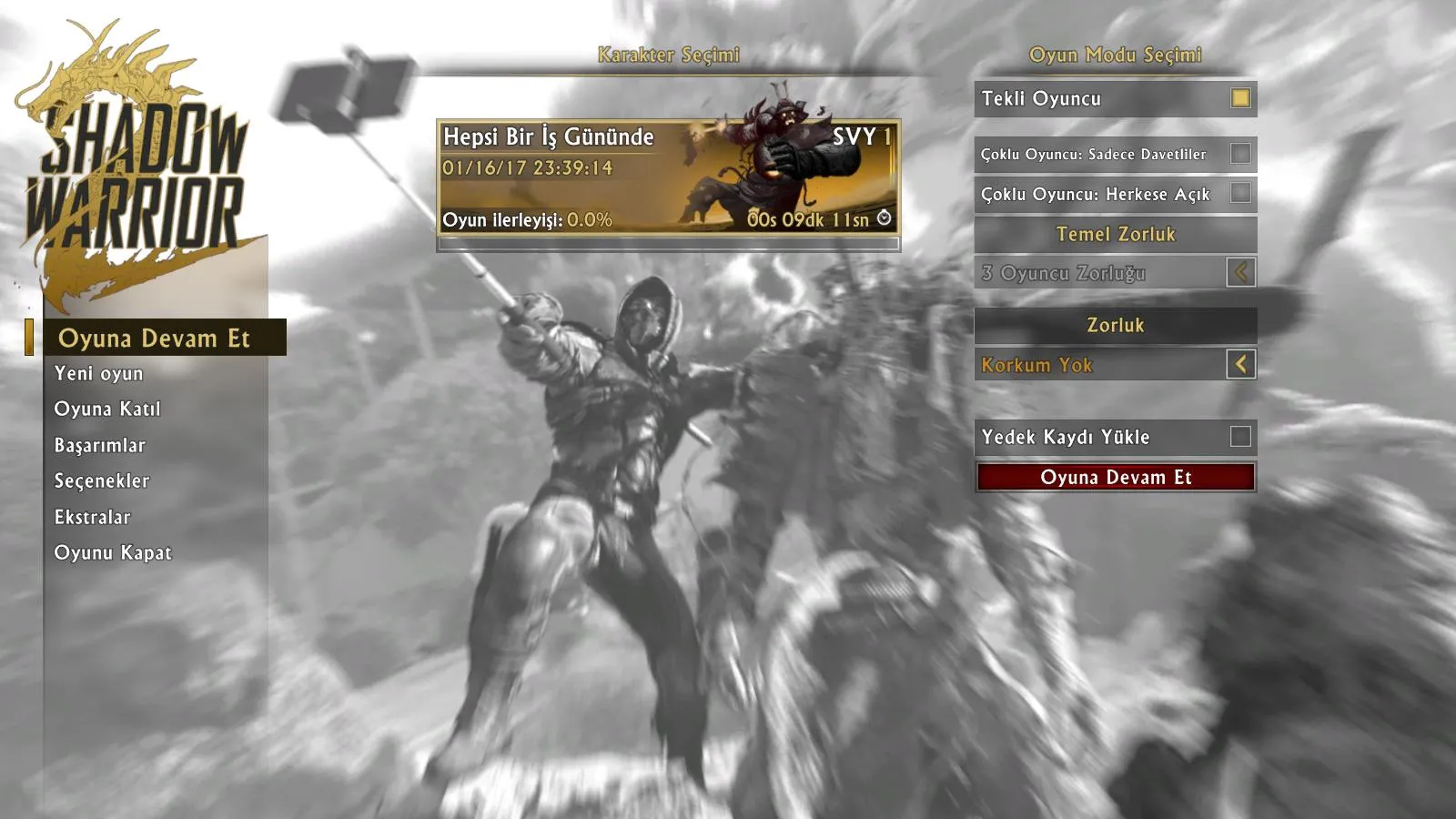Toggle the Yedek Kaydı Yükle checkbox
The height and width of the screenshot is (819, 1456).
pyautogui.click(x=1240, y=437)
